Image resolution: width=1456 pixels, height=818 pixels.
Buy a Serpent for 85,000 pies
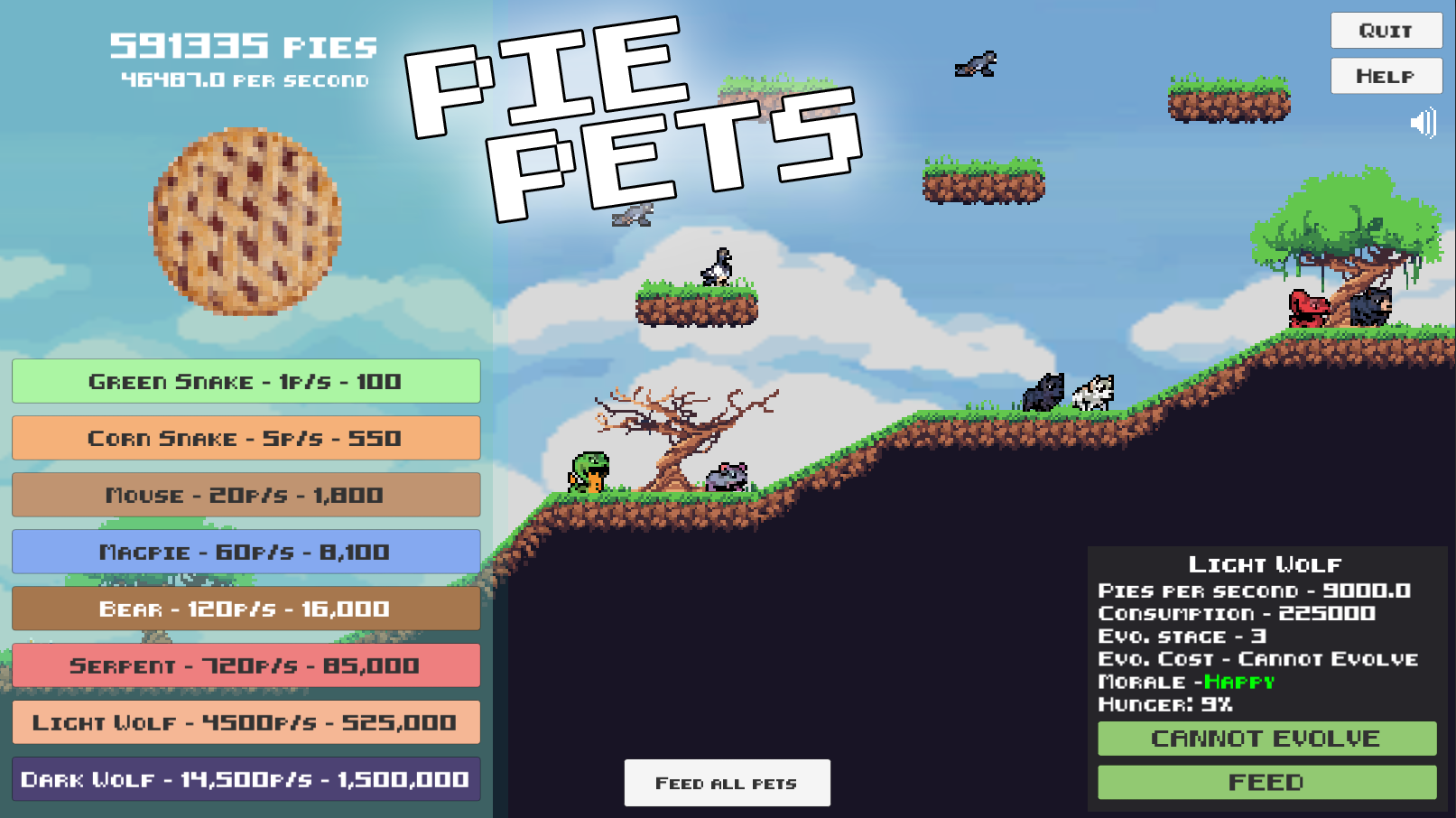coord(246,665)
